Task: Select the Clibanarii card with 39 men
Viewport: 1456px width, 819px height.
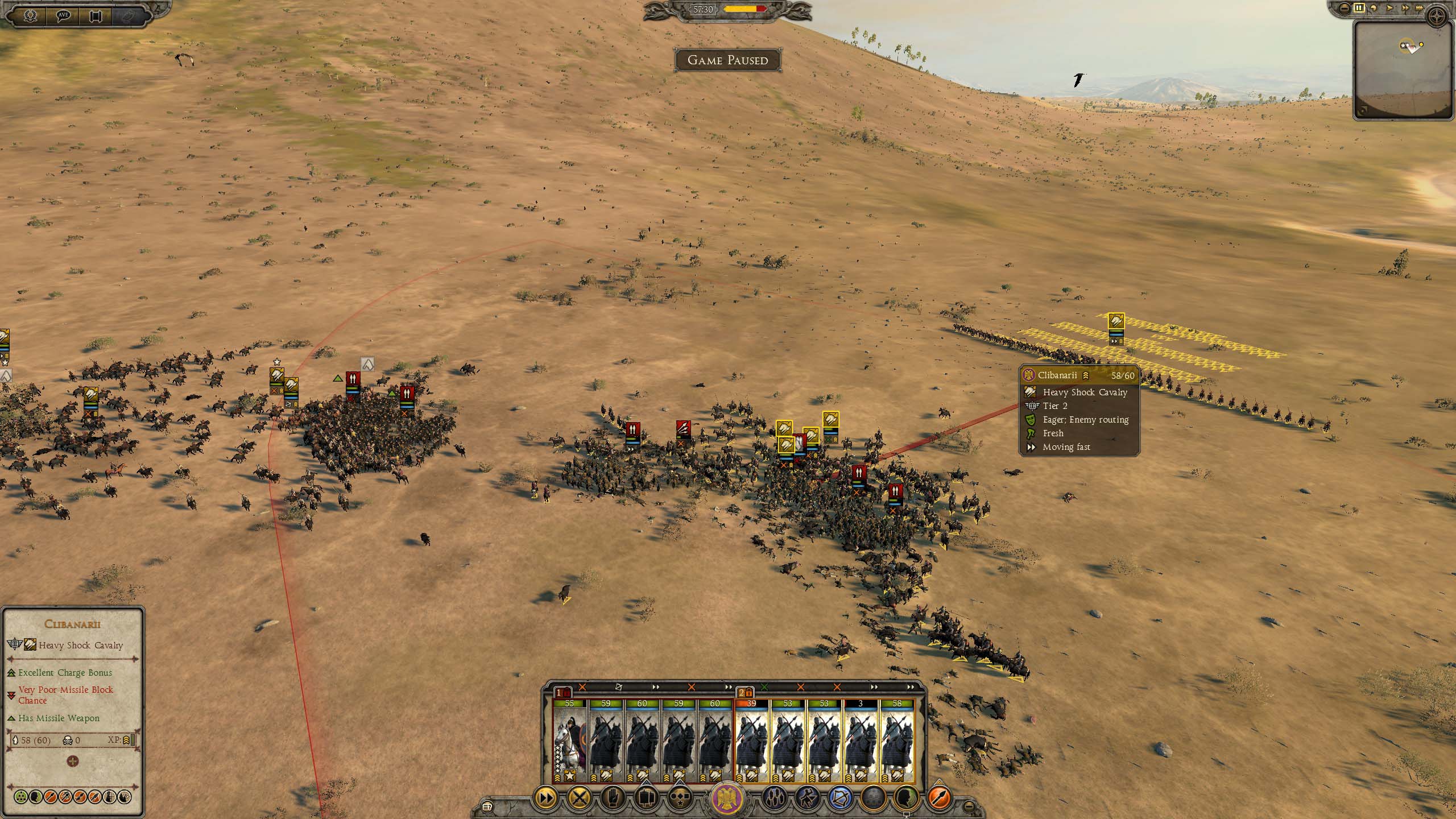Action: pos(751,741)
